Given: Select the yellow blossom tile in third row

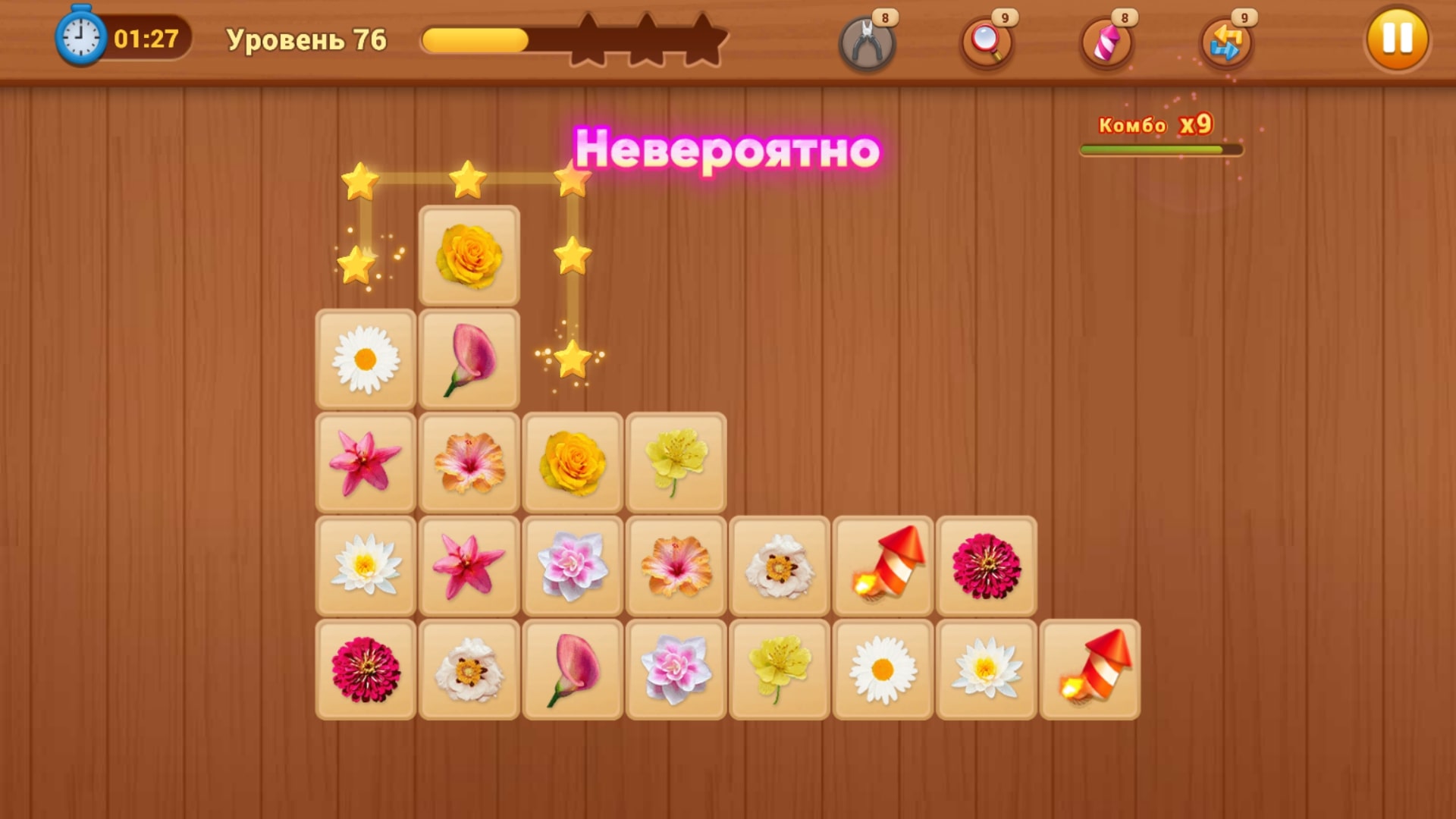Looking at the screenshot, I should [x=675, y=462].
